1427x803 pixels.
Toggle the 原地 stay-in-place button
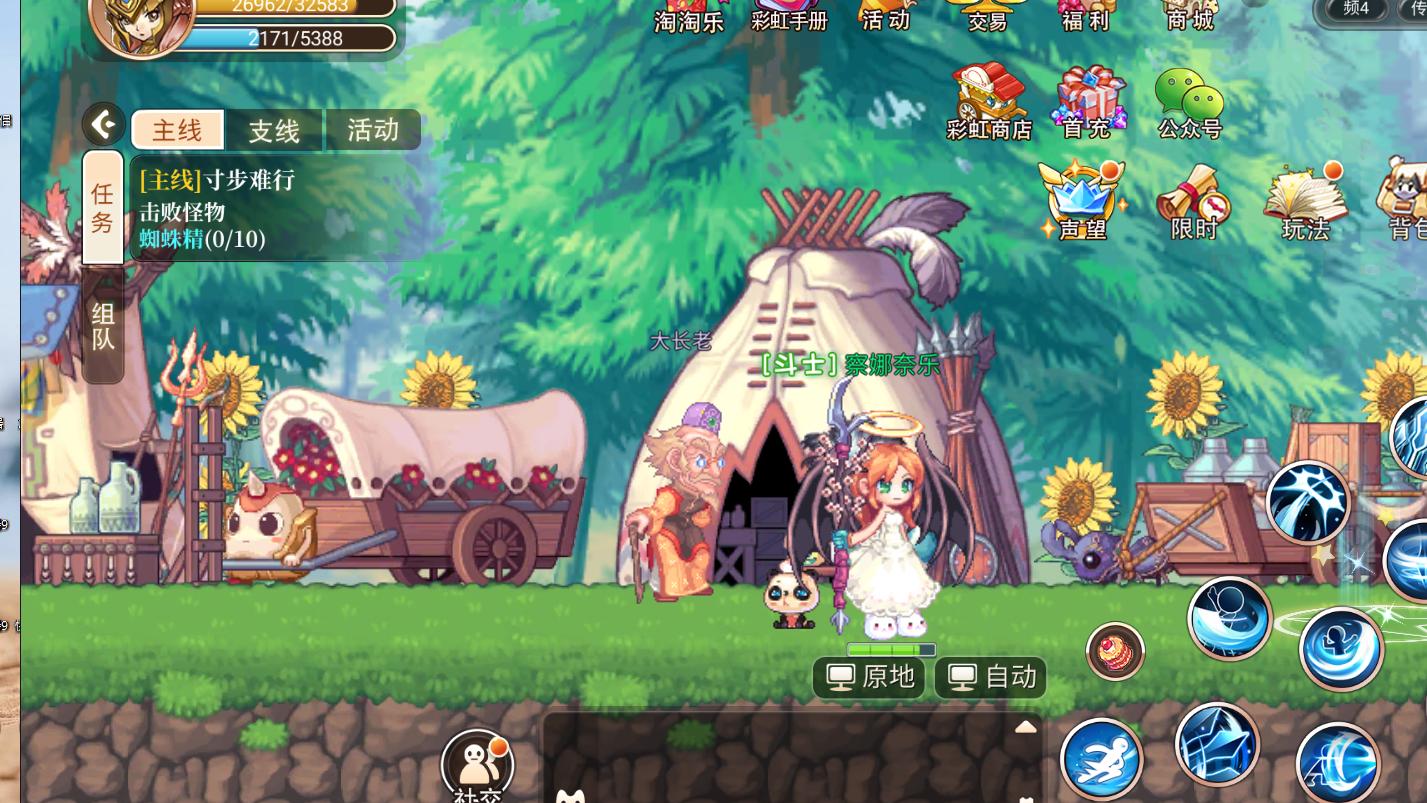[x=869, y=677]
